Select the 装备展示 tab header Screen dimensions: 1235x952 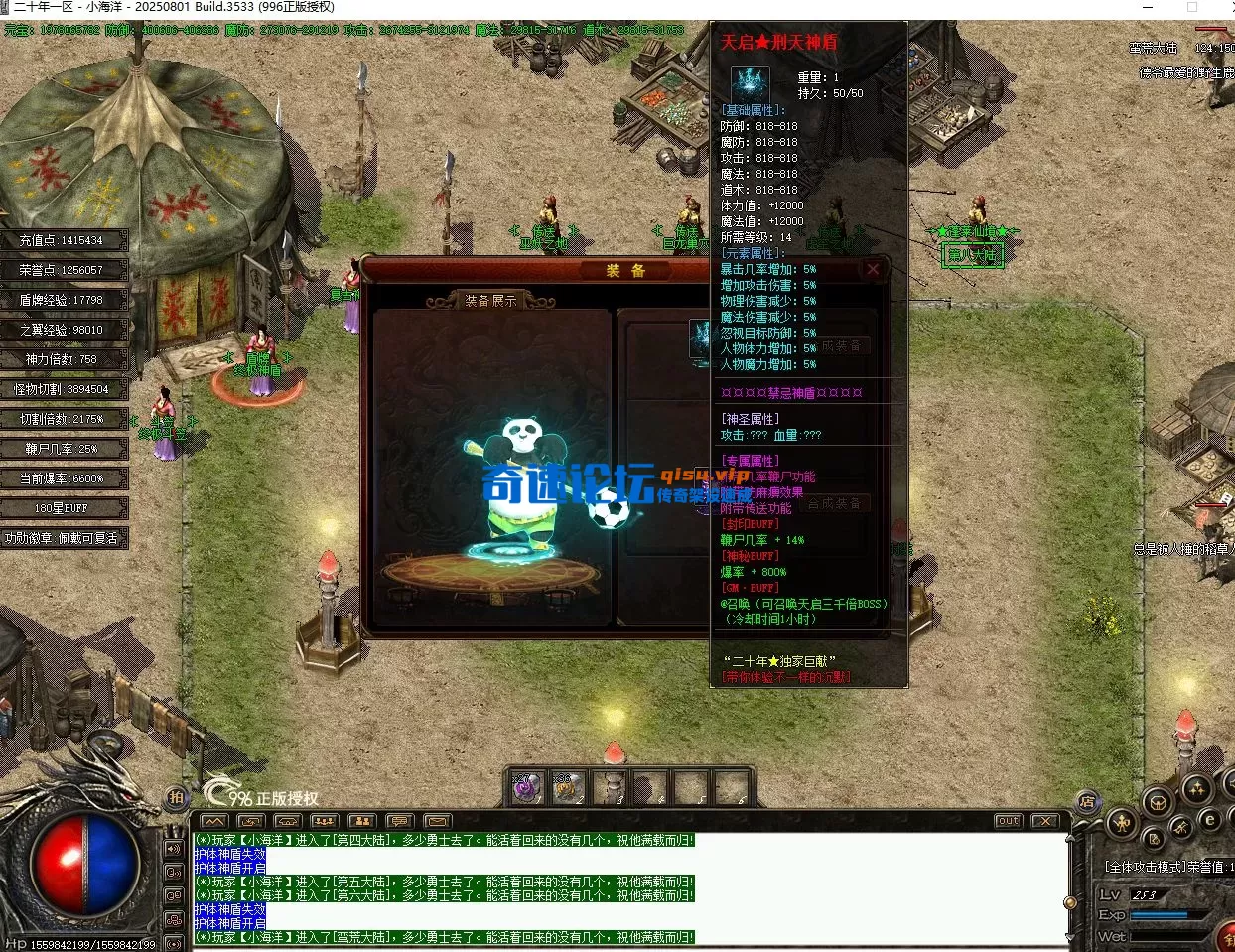(x=490, y=300)
